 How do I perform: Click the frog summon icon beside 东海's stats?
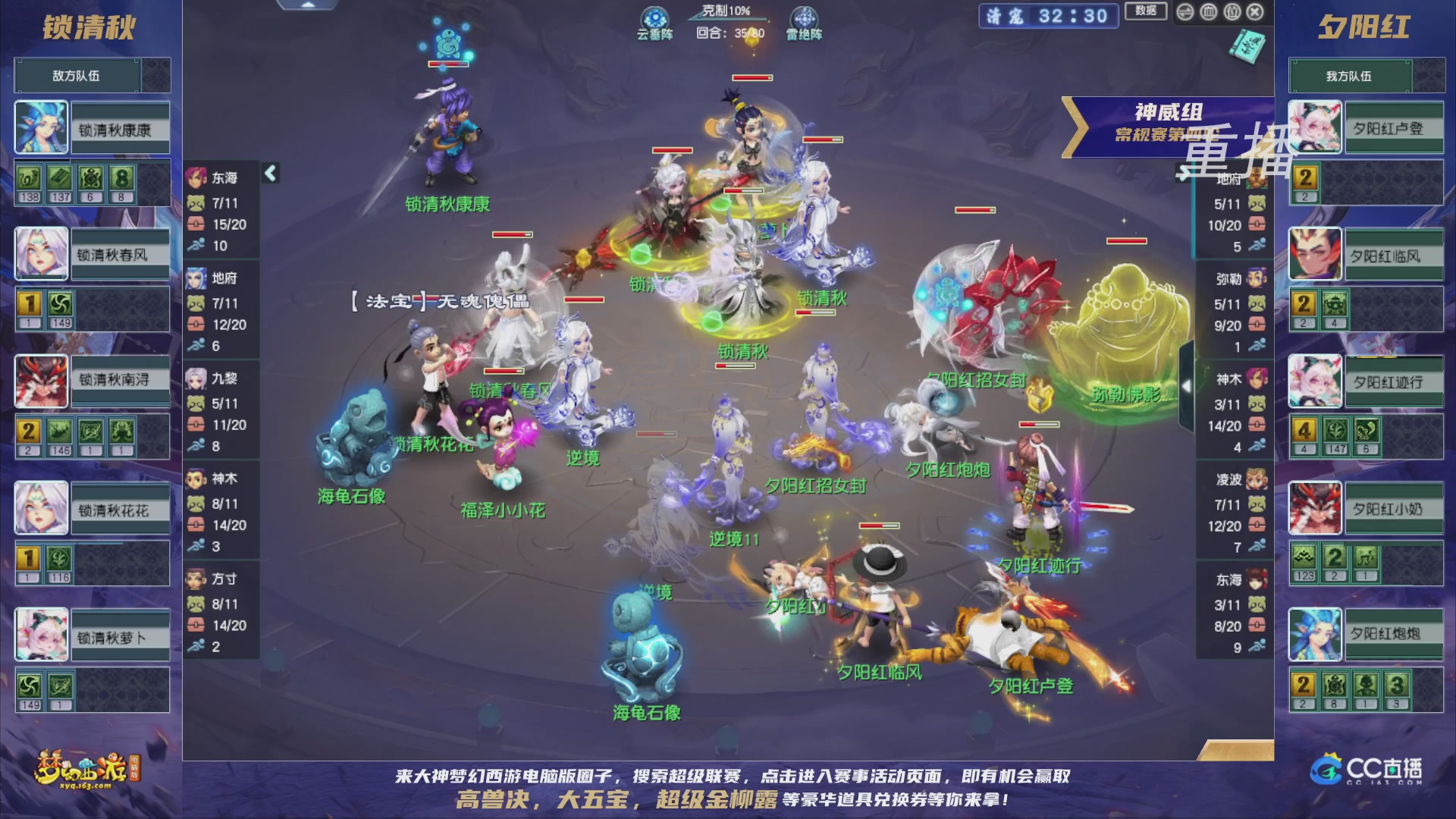(x=196, y=203)
